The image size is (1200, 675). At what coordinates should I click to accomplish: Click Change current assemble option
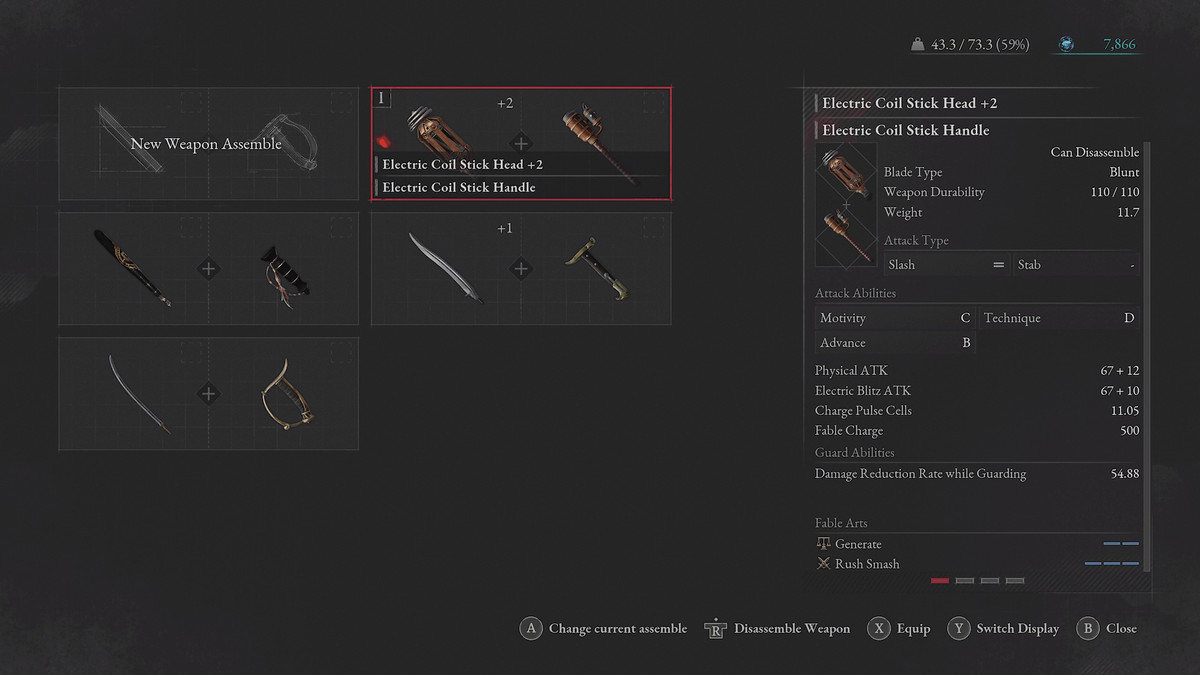coord(604,629)
